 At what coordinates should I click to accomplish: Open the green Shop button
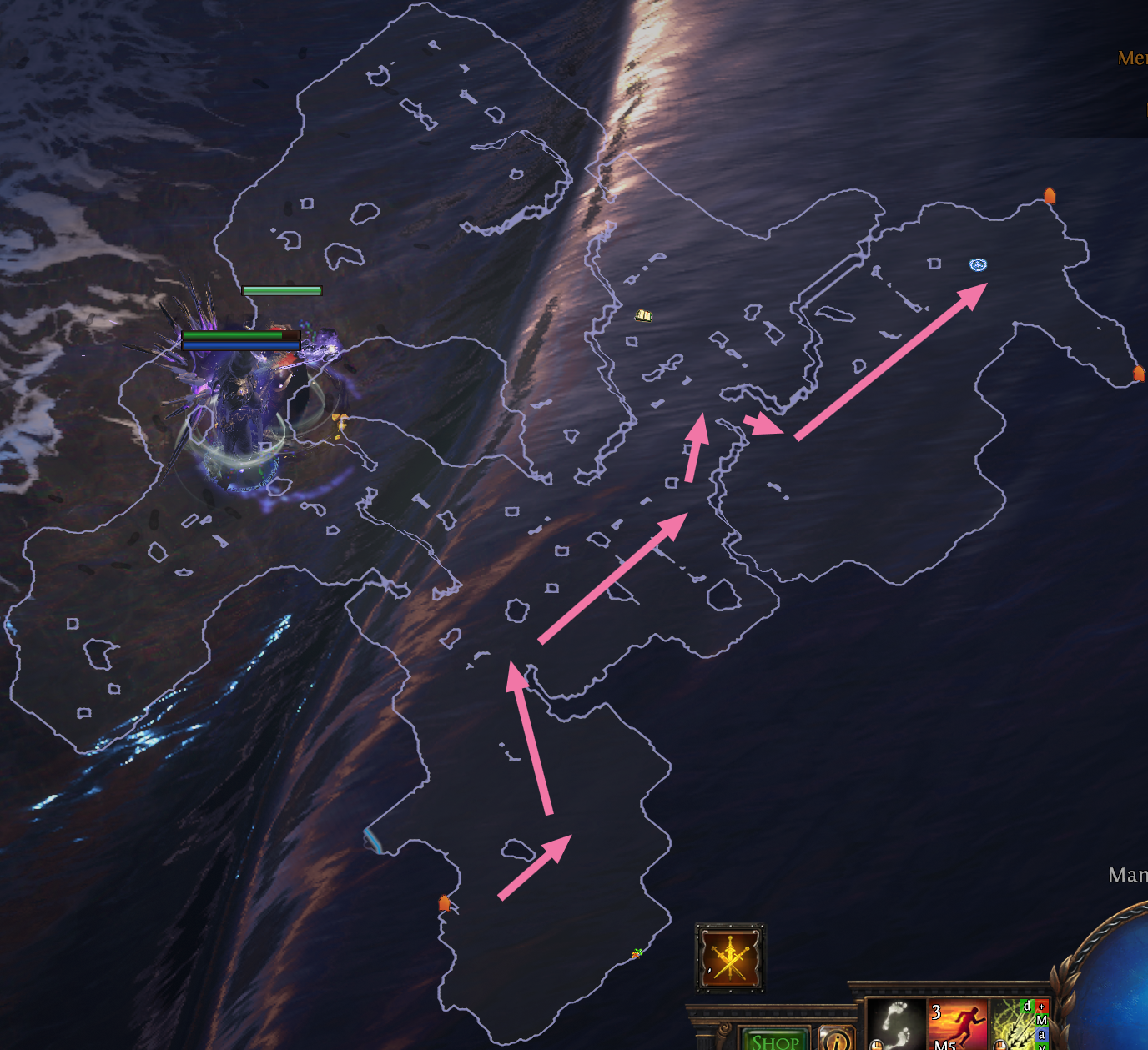click(x=776, y=1038)
